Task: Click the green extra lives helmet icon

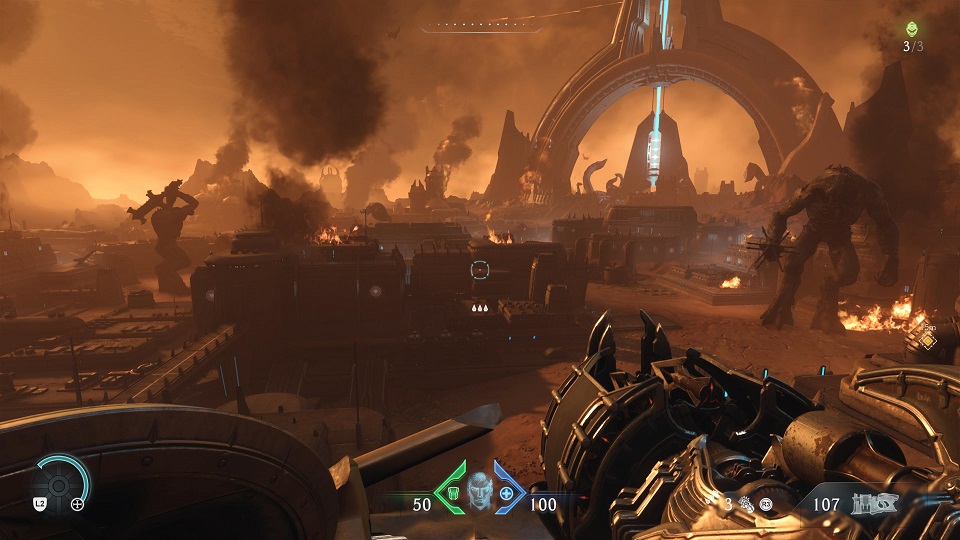Action: [911, 30]
